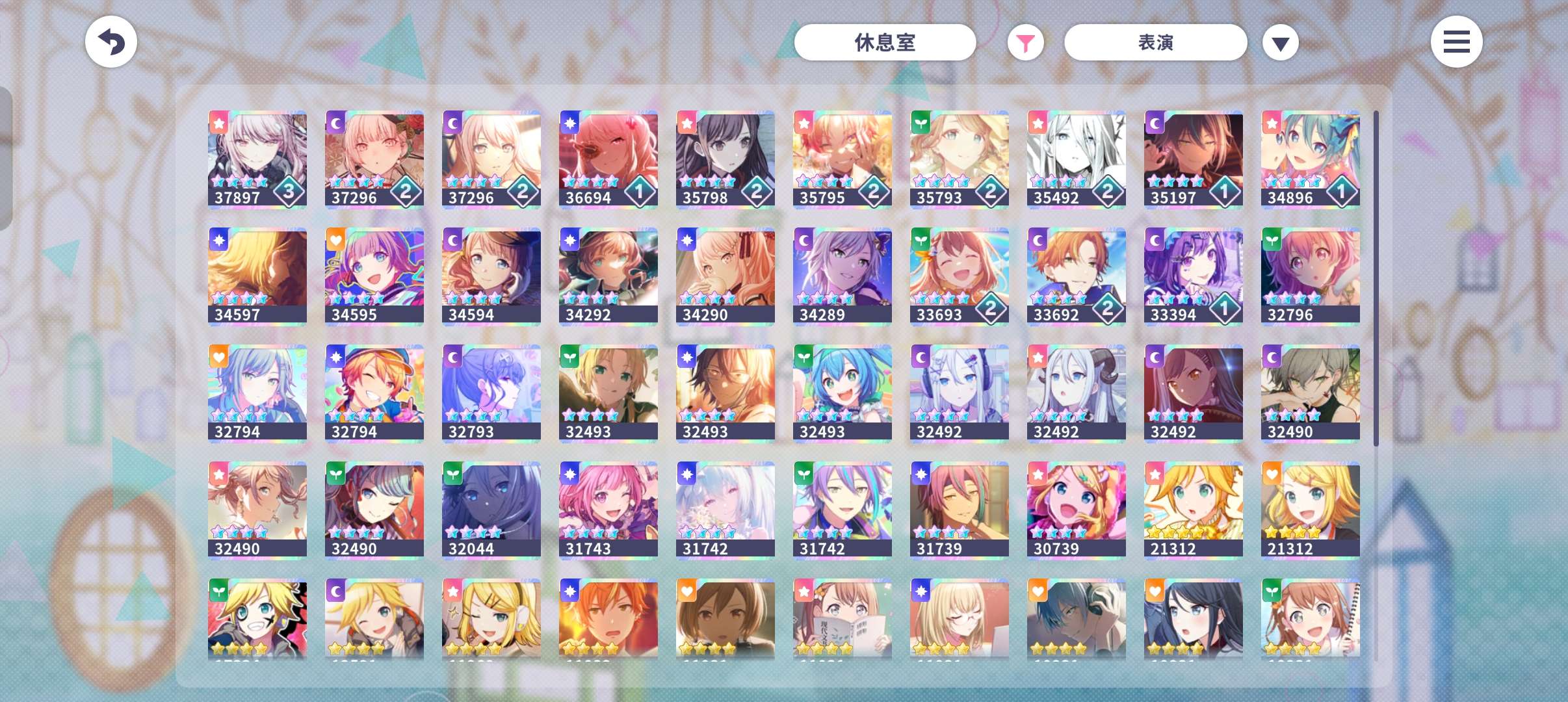Viewport: 1568px width, 702px height.
Task: Select the card with power 37897
Action: click(257, 158)
